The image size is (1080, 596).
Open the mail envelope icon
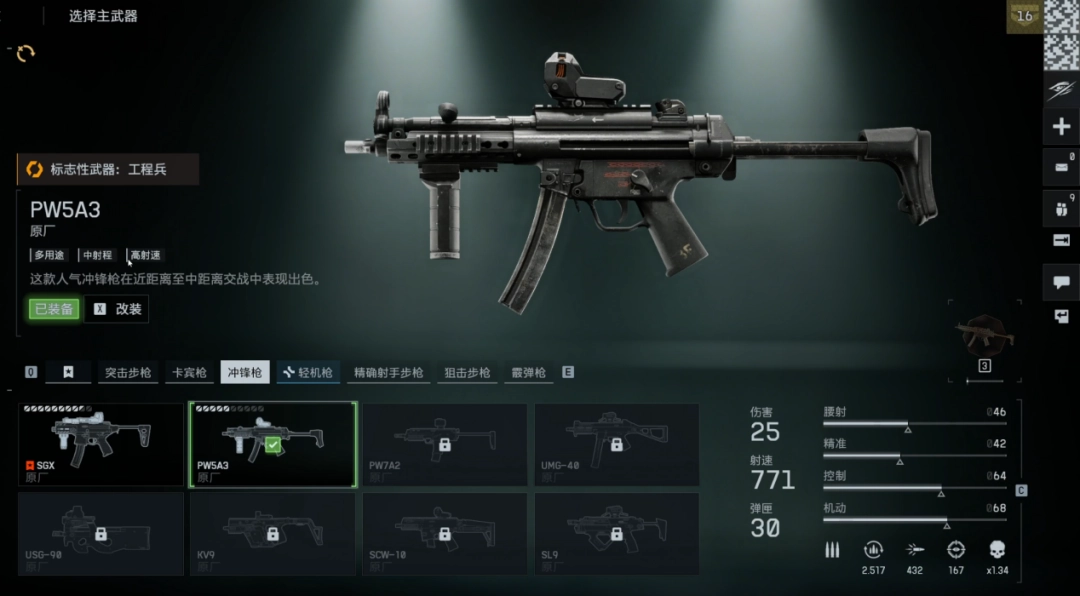click(x=1060, y=167)
